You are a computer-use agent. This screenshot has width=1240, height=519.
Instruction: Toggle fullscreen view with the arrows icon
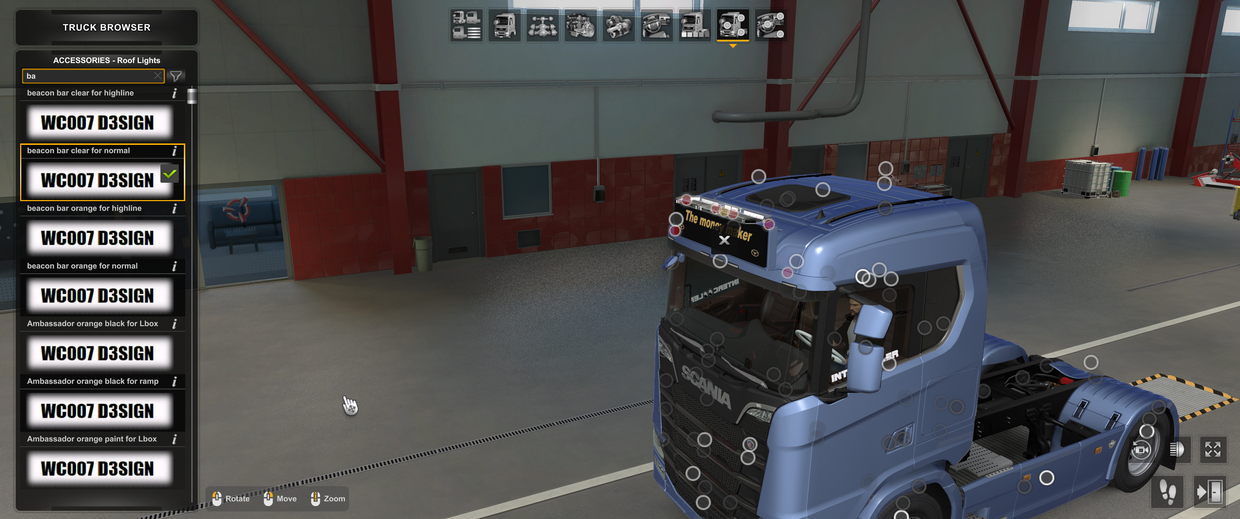[1213, 450]
